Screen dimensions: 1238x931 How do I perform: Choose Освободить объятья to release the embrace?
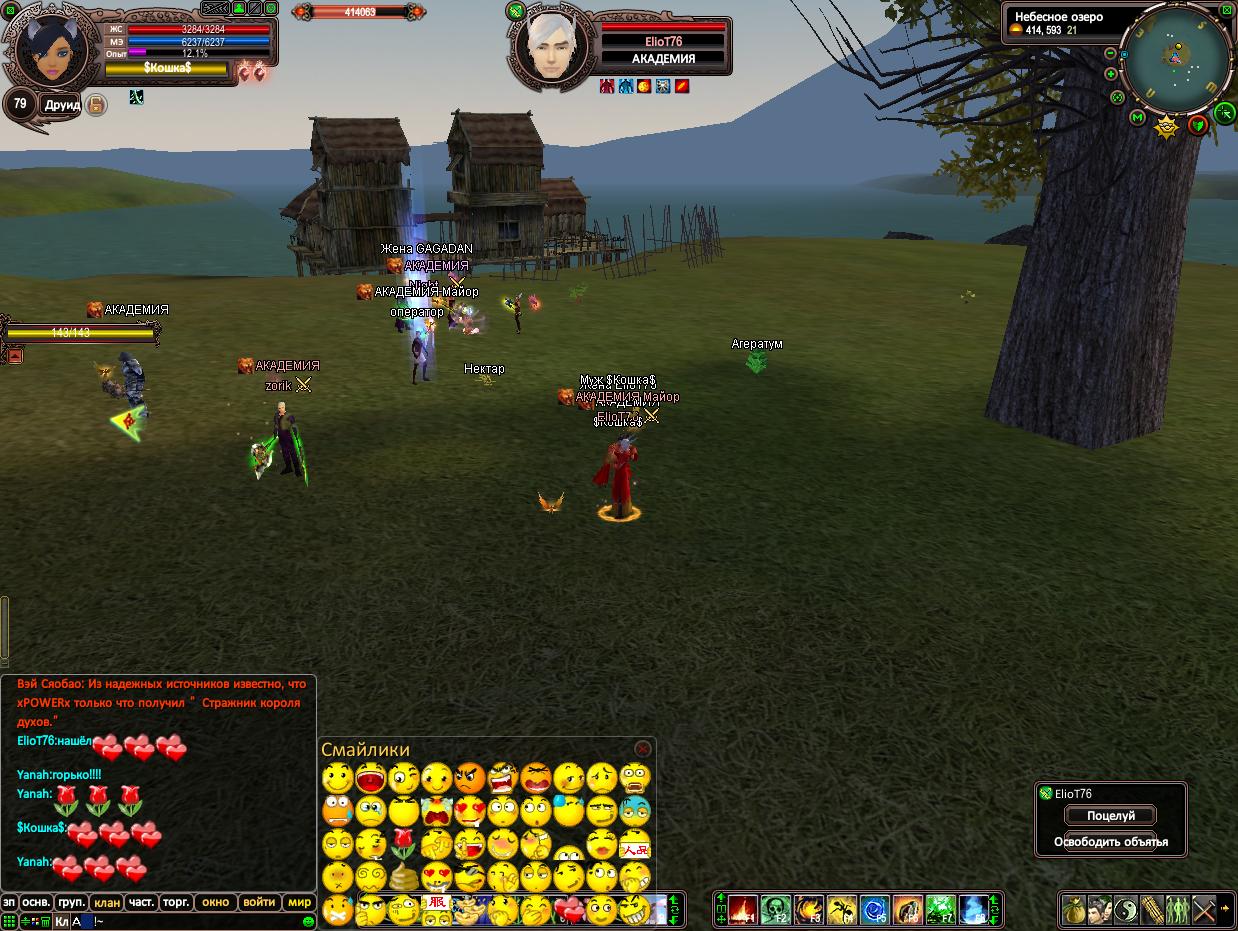coord(1110,842)
